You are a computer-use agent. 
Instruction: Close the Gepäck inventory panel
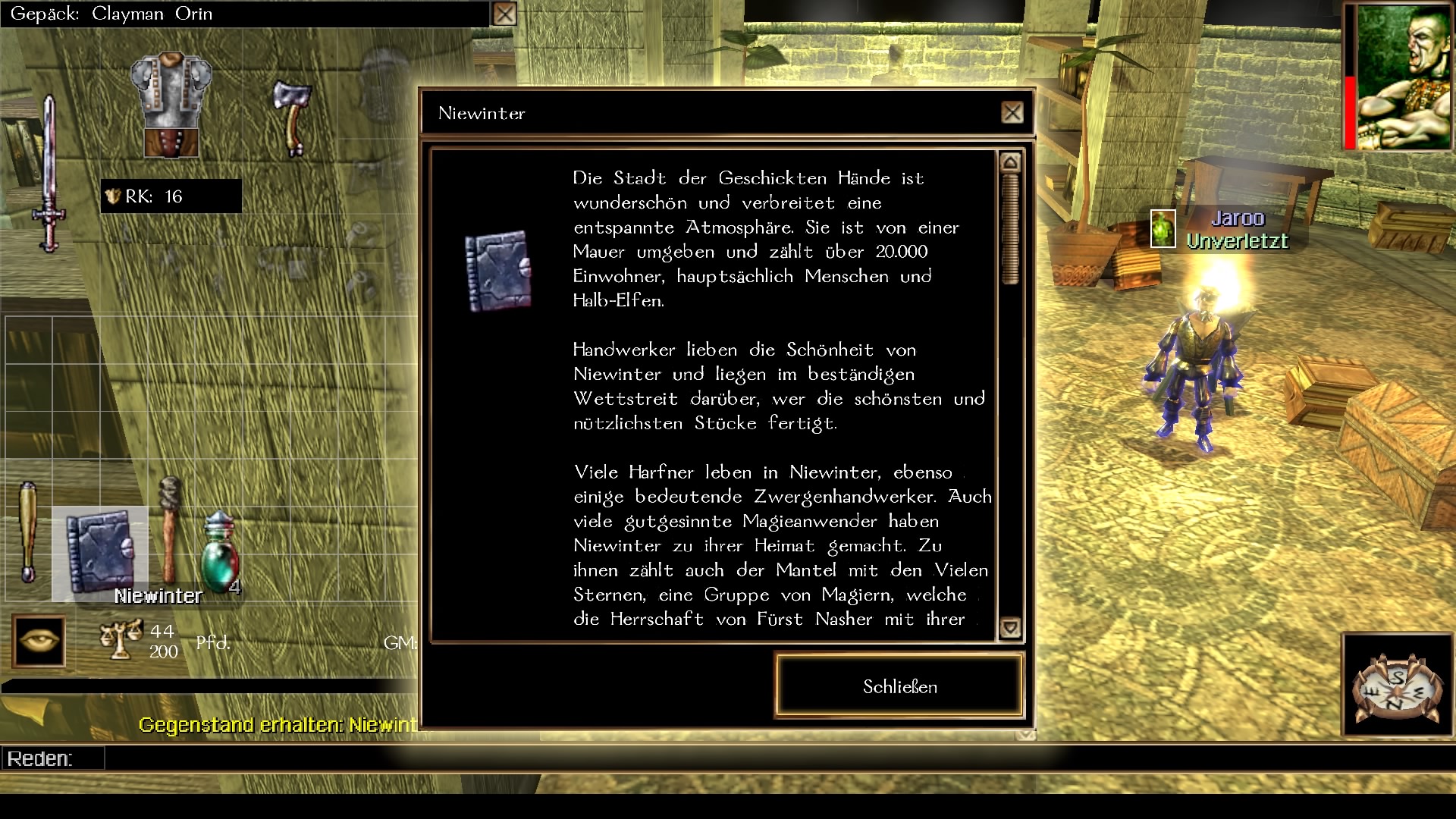pos(504,14)
